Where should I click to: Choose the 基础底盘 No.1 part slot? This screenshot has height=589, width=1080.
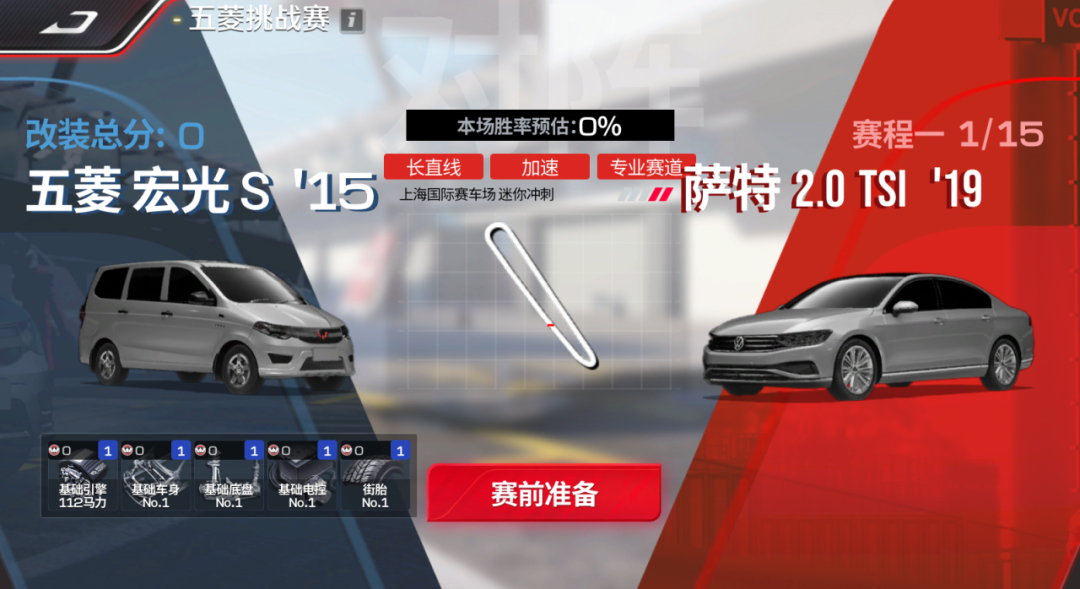pyautogui.click(x=229, y=477)
